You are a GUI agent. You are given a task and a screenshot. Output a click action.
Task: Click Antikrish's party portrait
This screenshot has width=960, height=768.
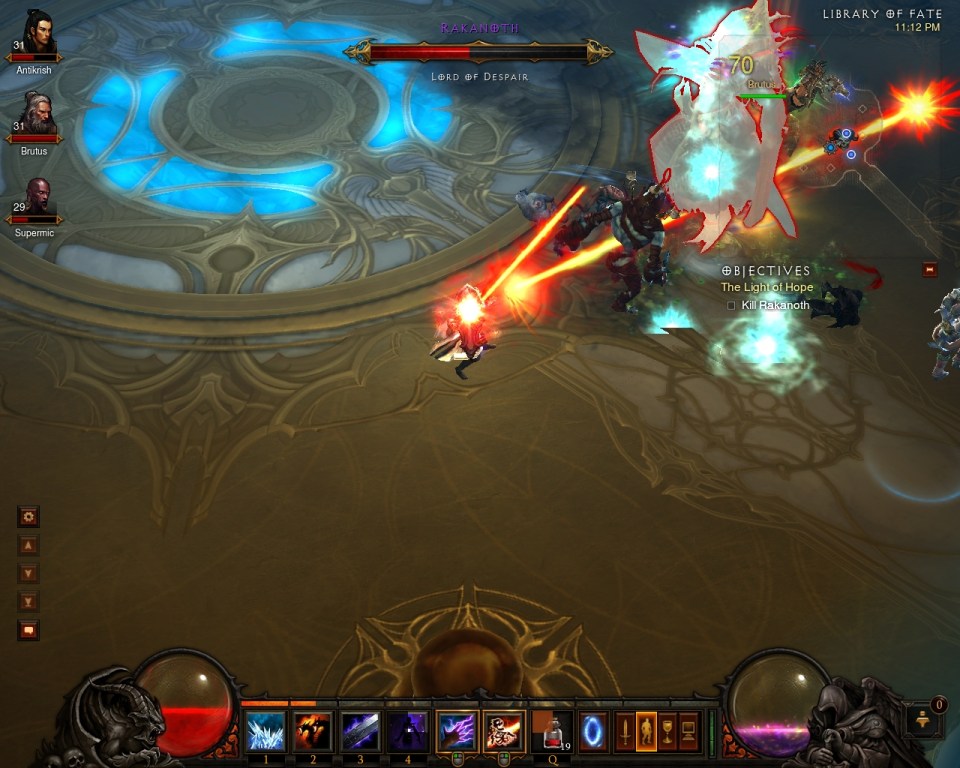coord(39,35)
